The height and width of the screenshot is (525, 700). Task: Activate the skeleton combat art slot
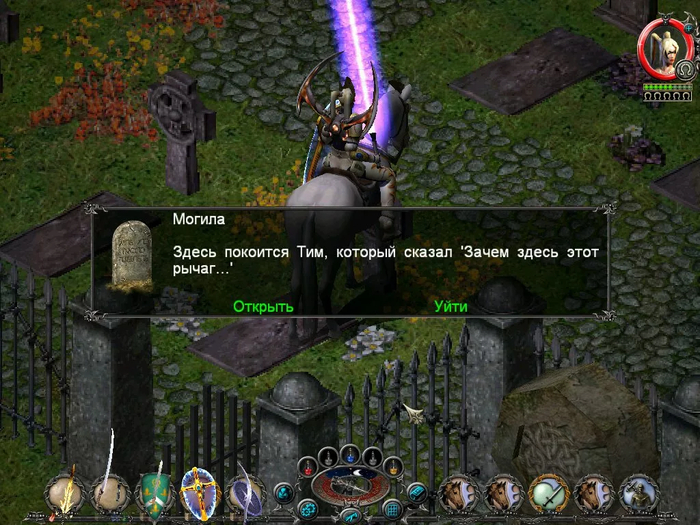[x=639, y=492]
